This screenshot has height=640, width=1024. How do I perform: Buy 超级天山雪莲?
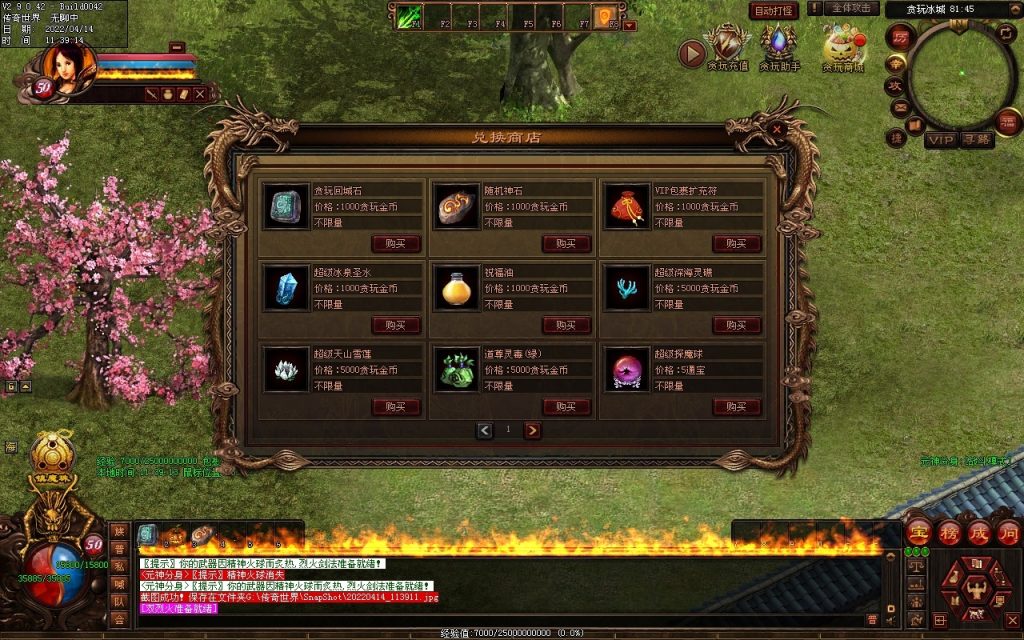point(396,407)
